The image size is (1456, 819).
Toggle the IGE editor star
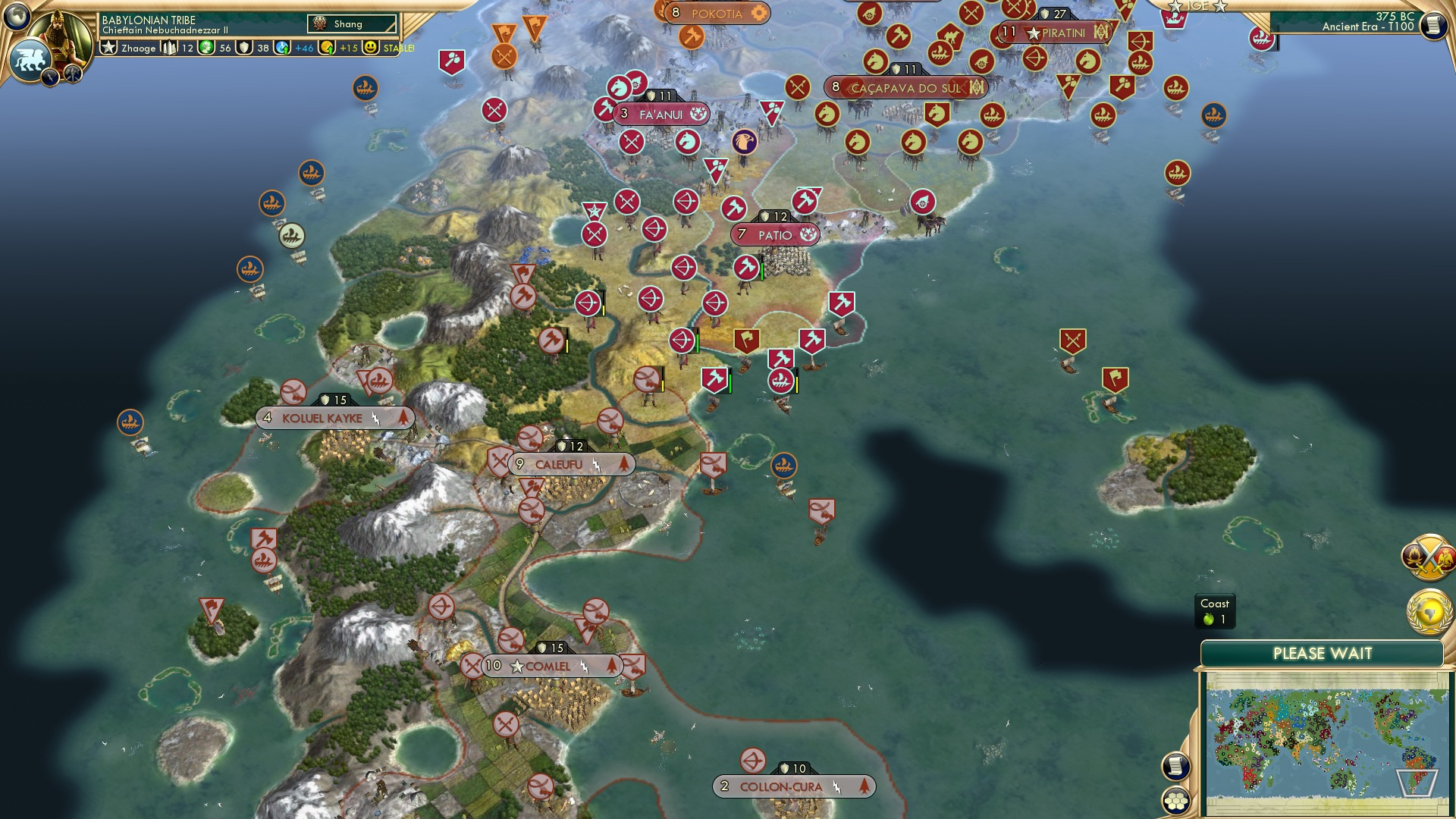coord(1175,6)
